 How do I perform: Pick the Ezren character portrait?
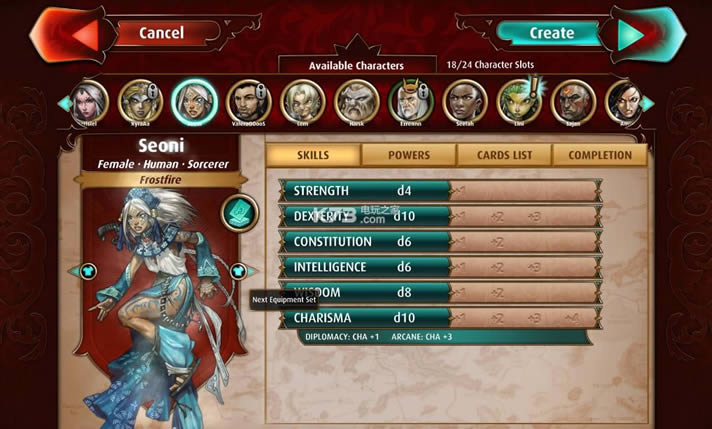tap(410, 101)
